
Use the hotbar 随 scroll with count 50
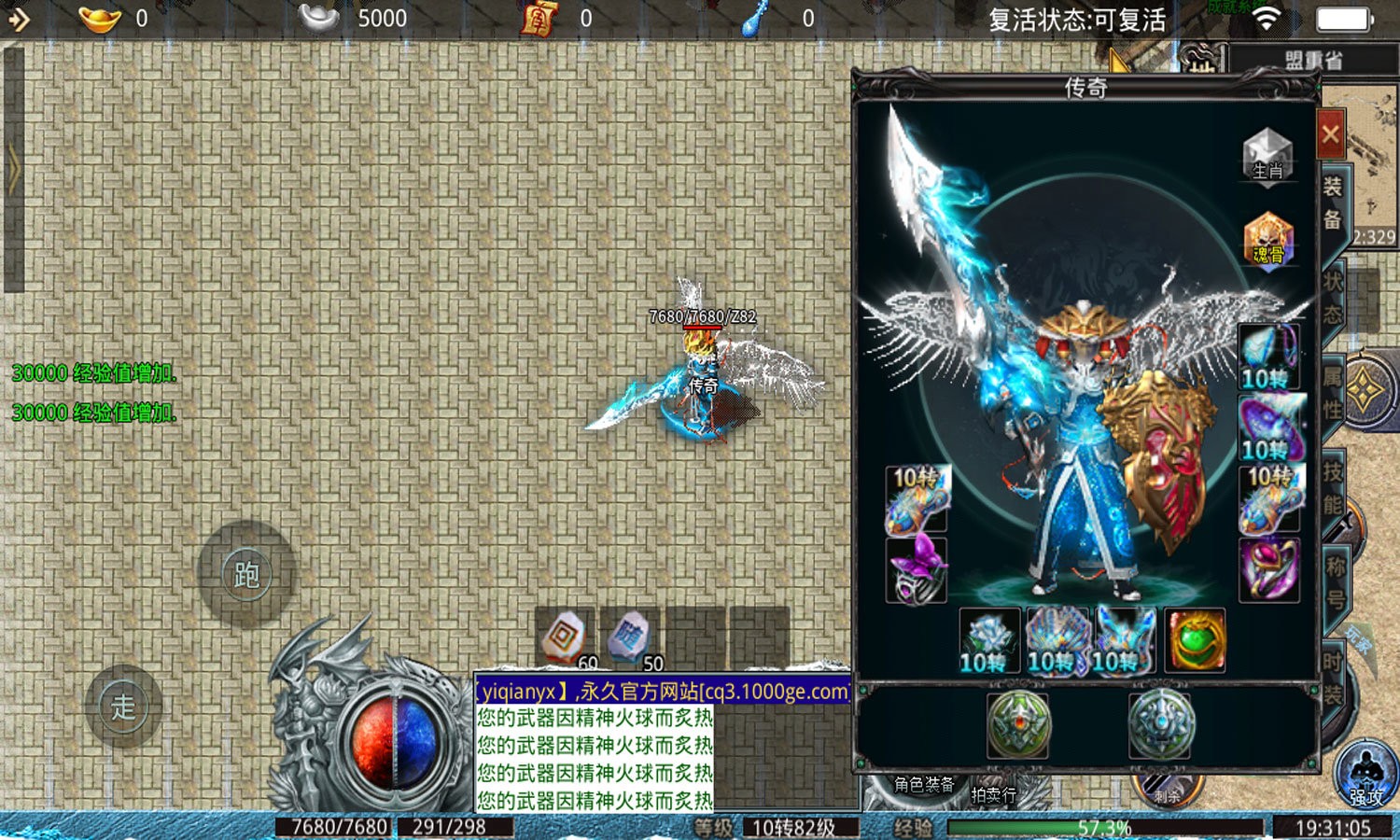[630, 639]
